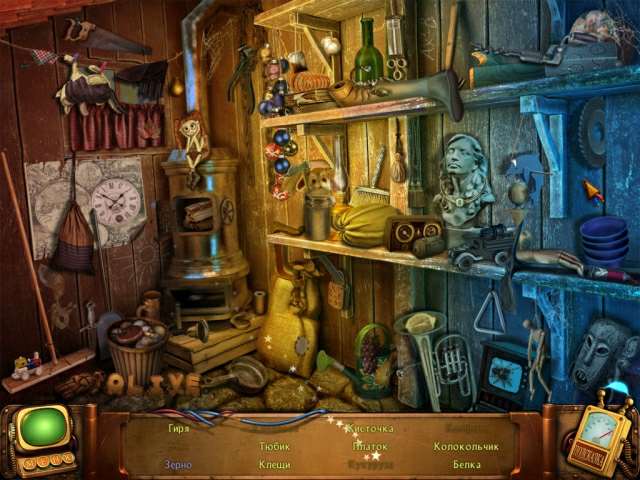Use the yellow hint gauge (Подсказка)
Image resolution: width=640 pixels, height=480 pixels.
[596, 442]
